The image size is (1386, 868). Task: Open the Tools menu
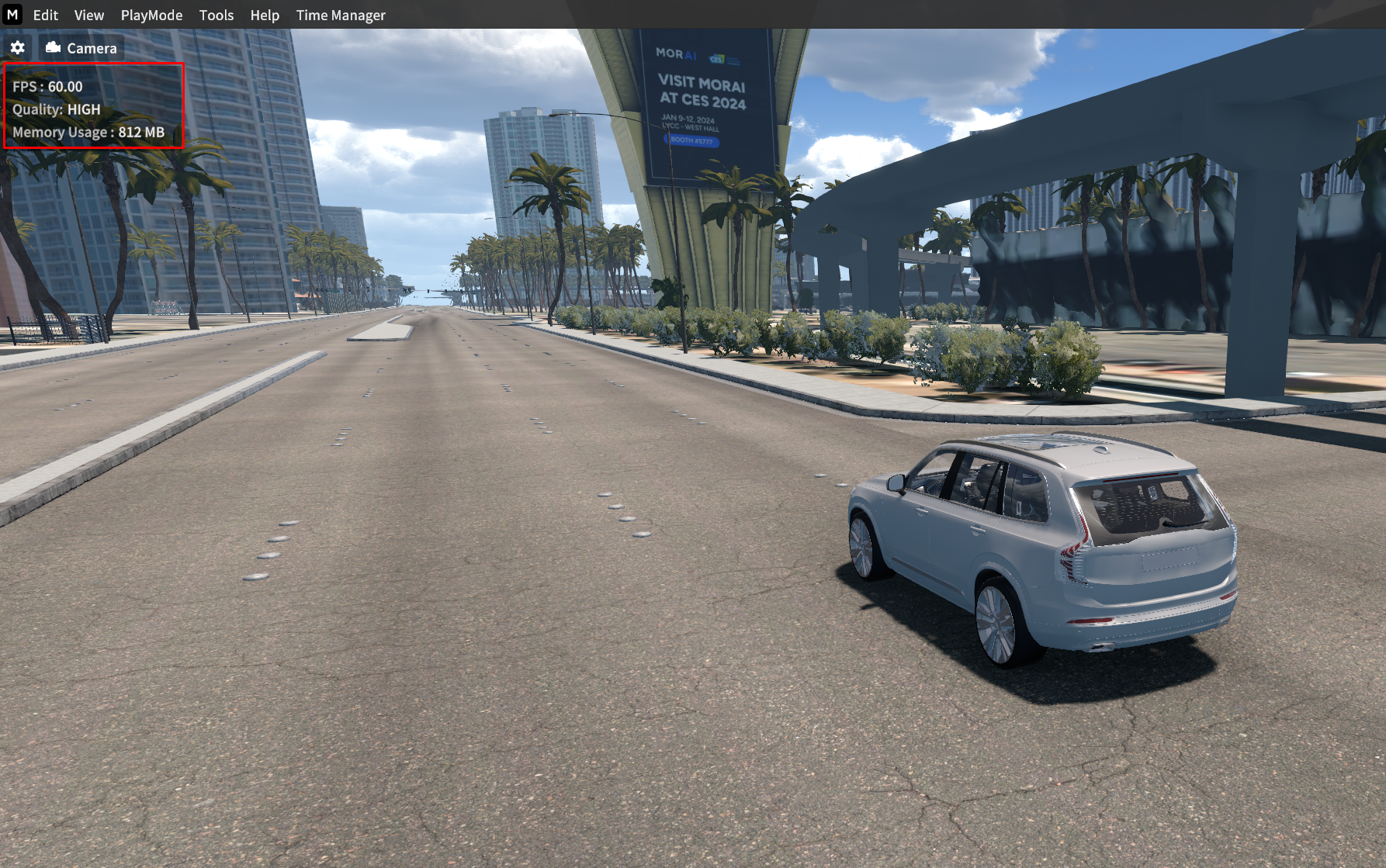point(216,15)
